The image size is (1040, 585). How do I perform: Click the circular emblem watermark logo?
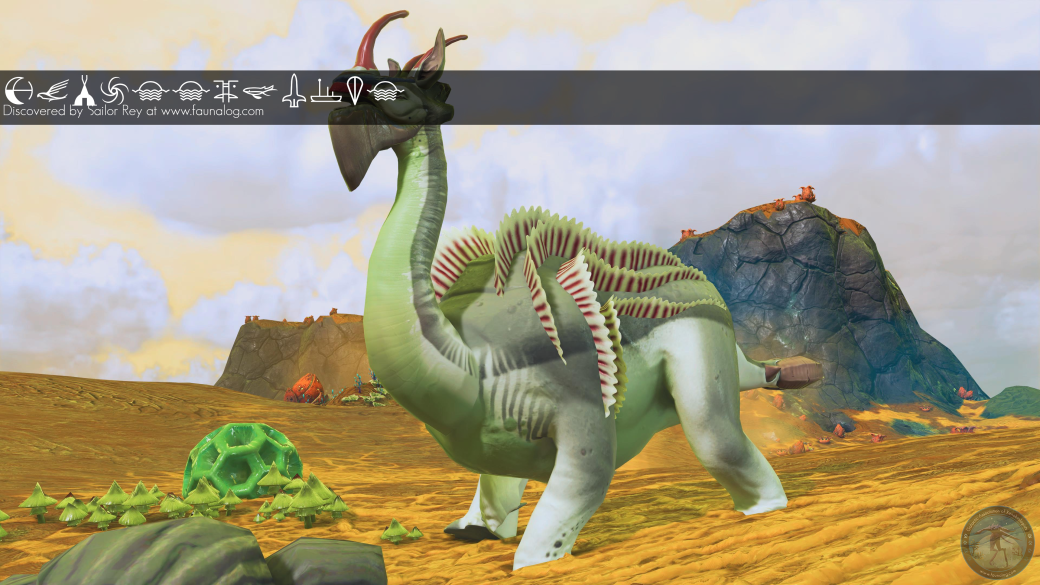coord(996,543)
